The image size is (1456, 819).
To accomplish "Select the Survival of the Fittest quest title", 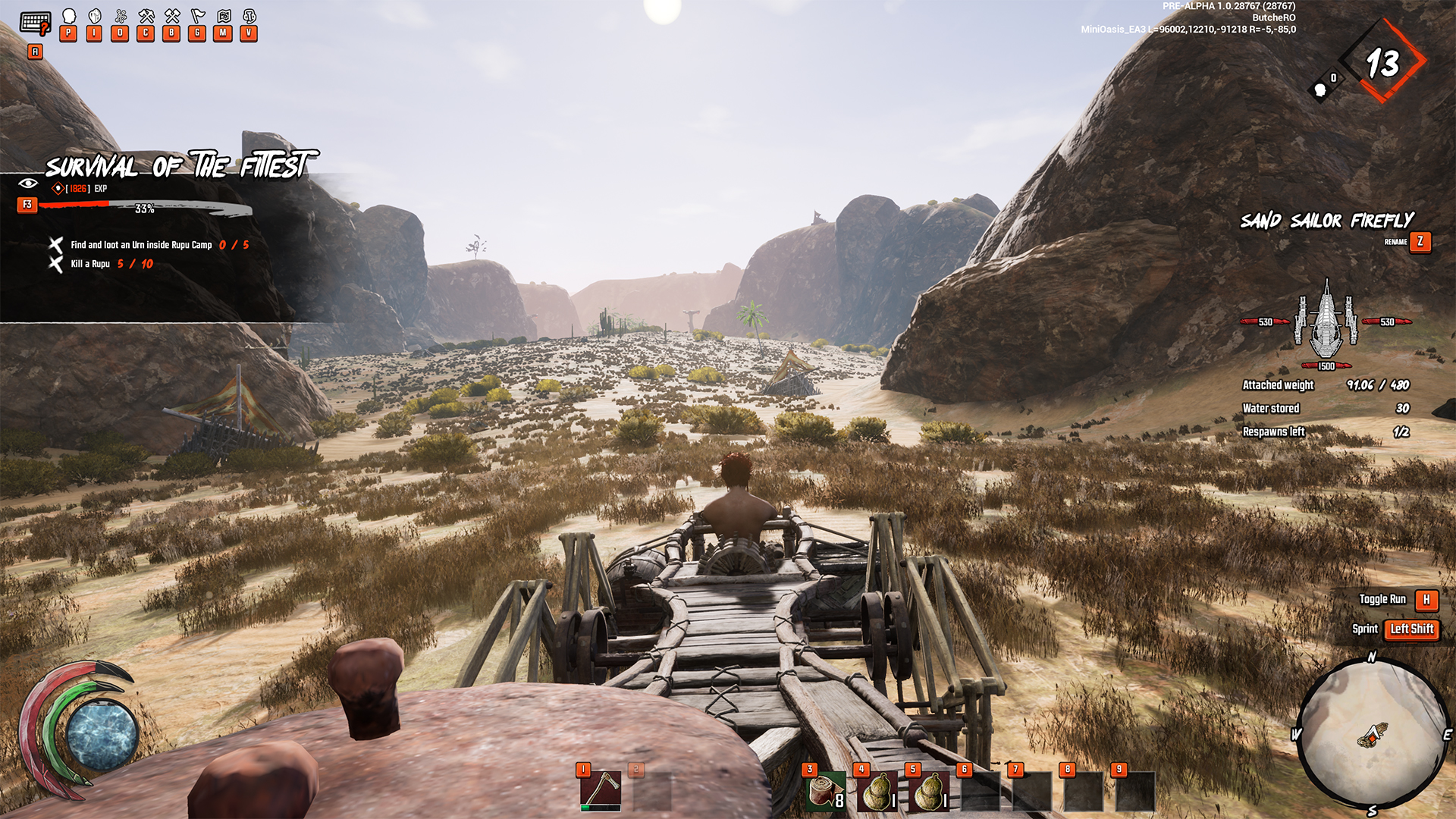I will (179, 165).
